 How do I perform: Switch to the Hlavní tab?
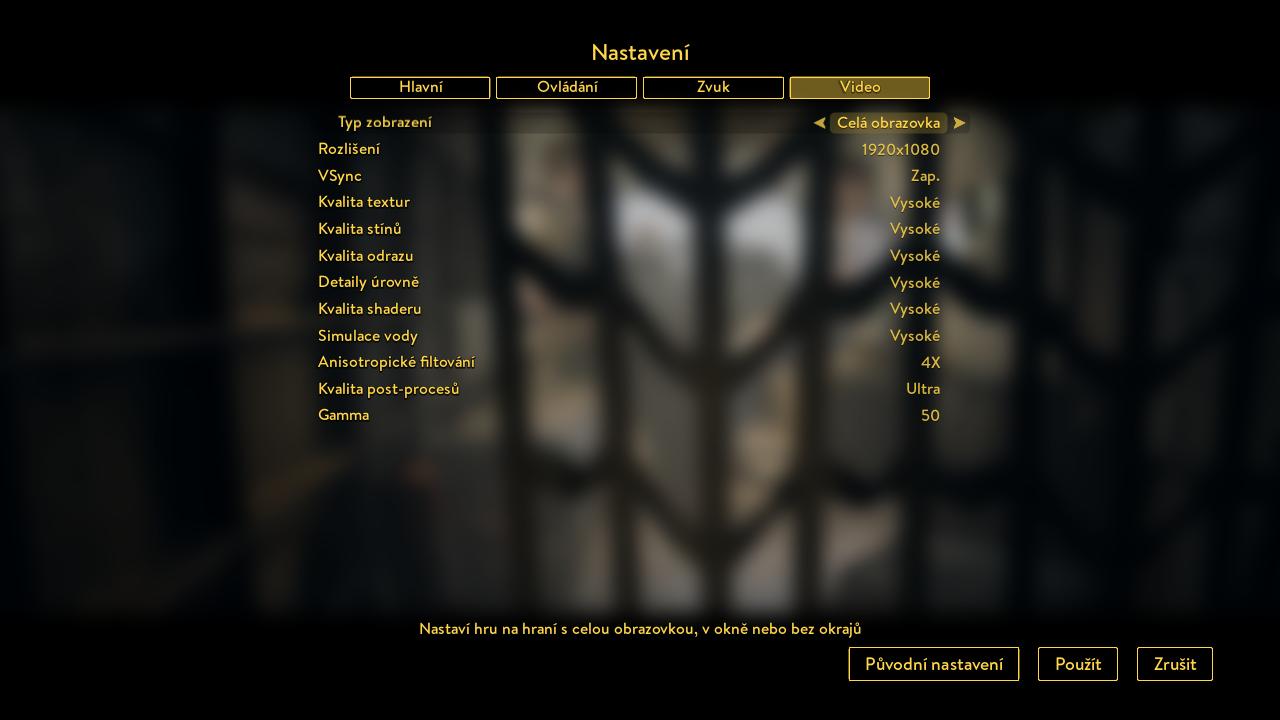pos(420,88)
